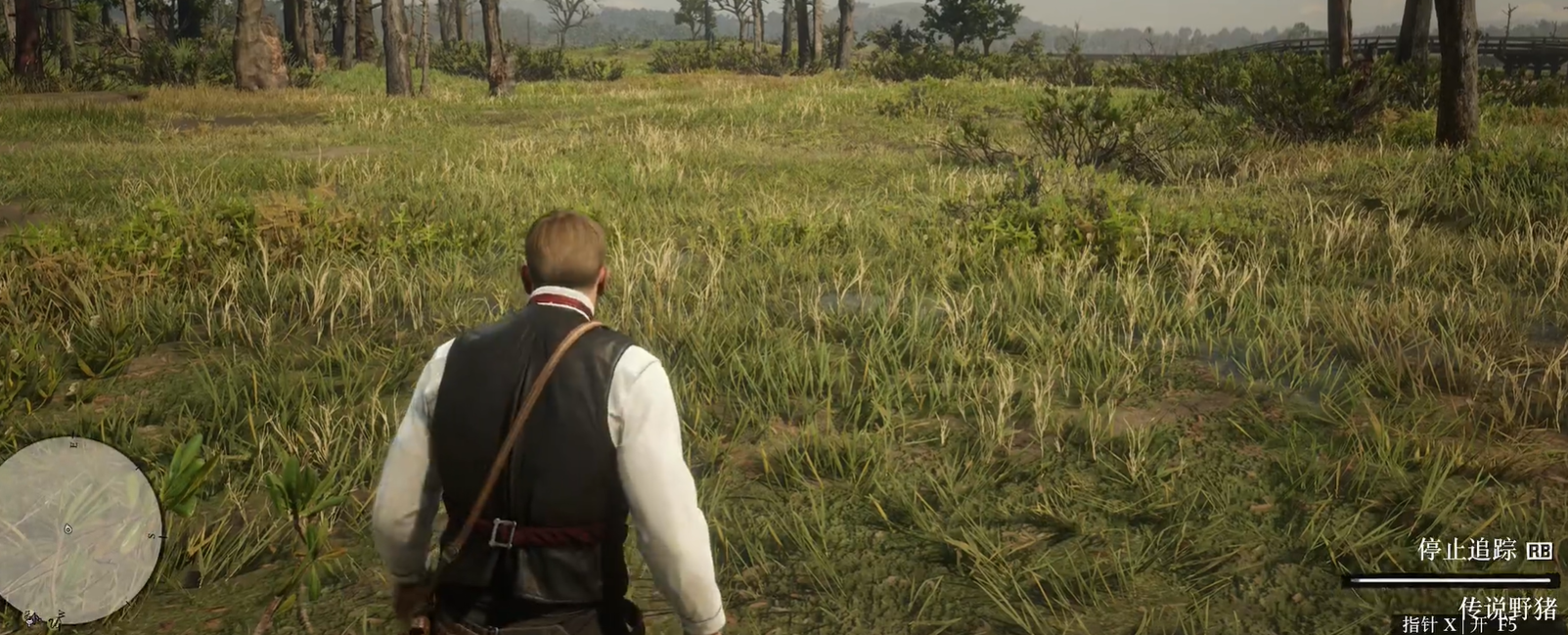Image resolution: width=1568 pixels, height=635 pixels.
Task: Open the circular minimap
Action: pyautogui.click(x=78, y=529)
